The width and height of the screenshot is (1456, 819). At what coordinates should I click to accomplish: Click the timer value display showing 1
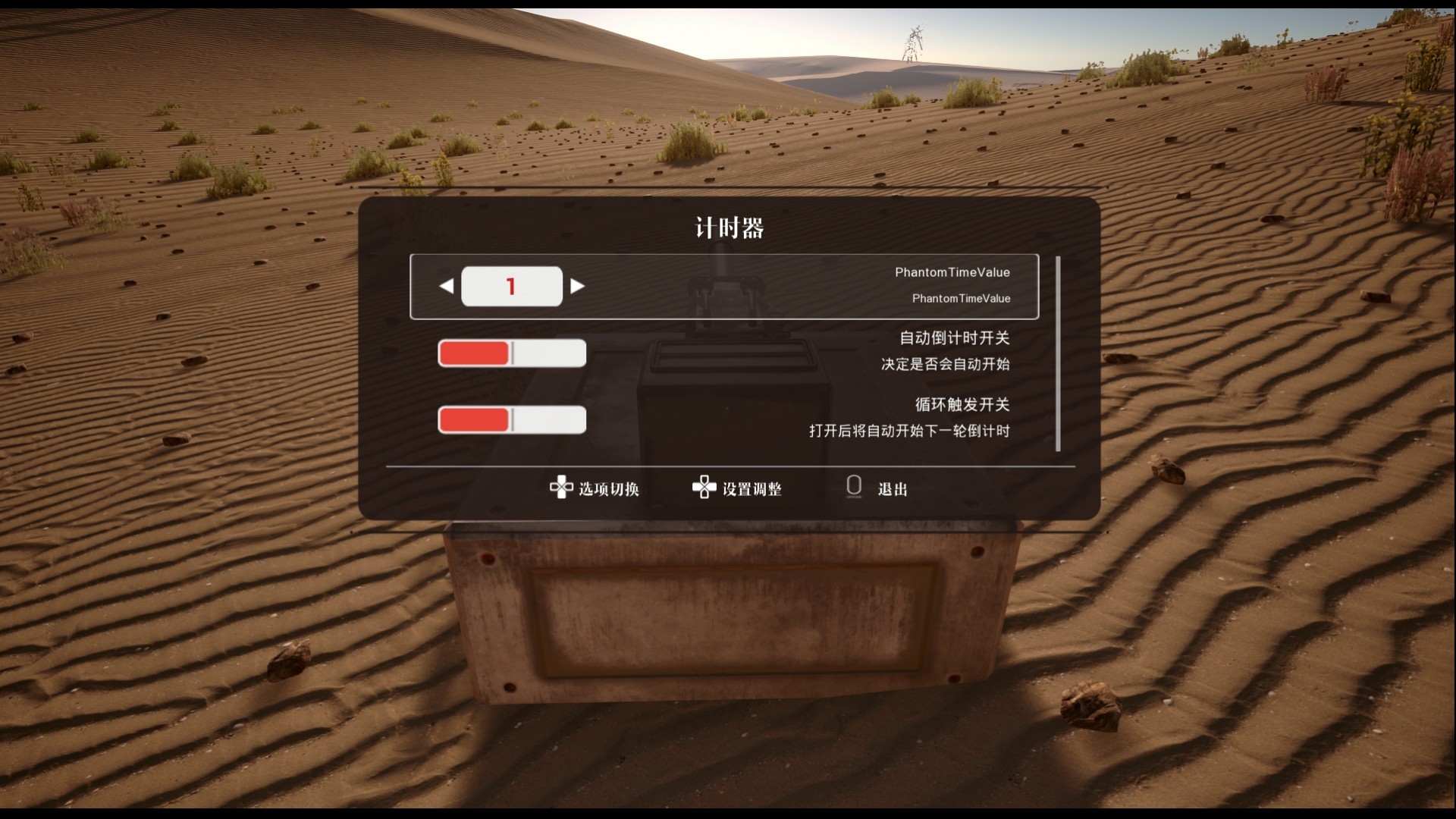[512, 286]
